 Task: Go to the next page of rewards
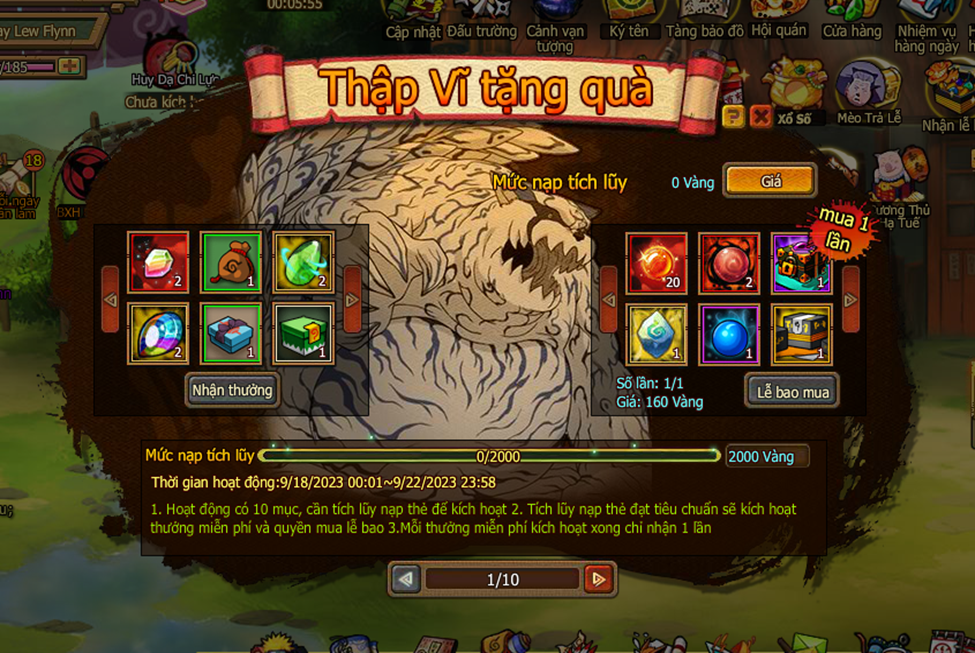tap(598, 579)
